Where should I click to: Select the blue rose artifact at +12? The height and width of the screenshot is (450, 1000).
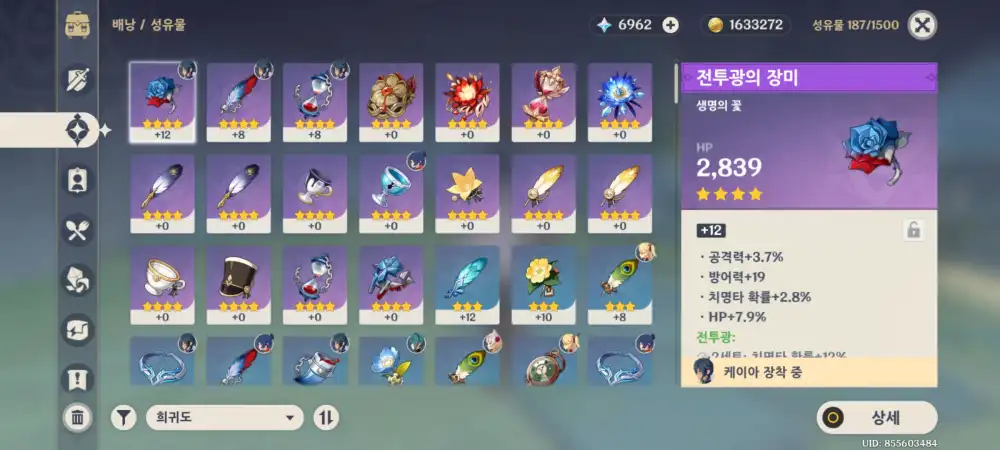pyautogui.click(x=162, y=102)
